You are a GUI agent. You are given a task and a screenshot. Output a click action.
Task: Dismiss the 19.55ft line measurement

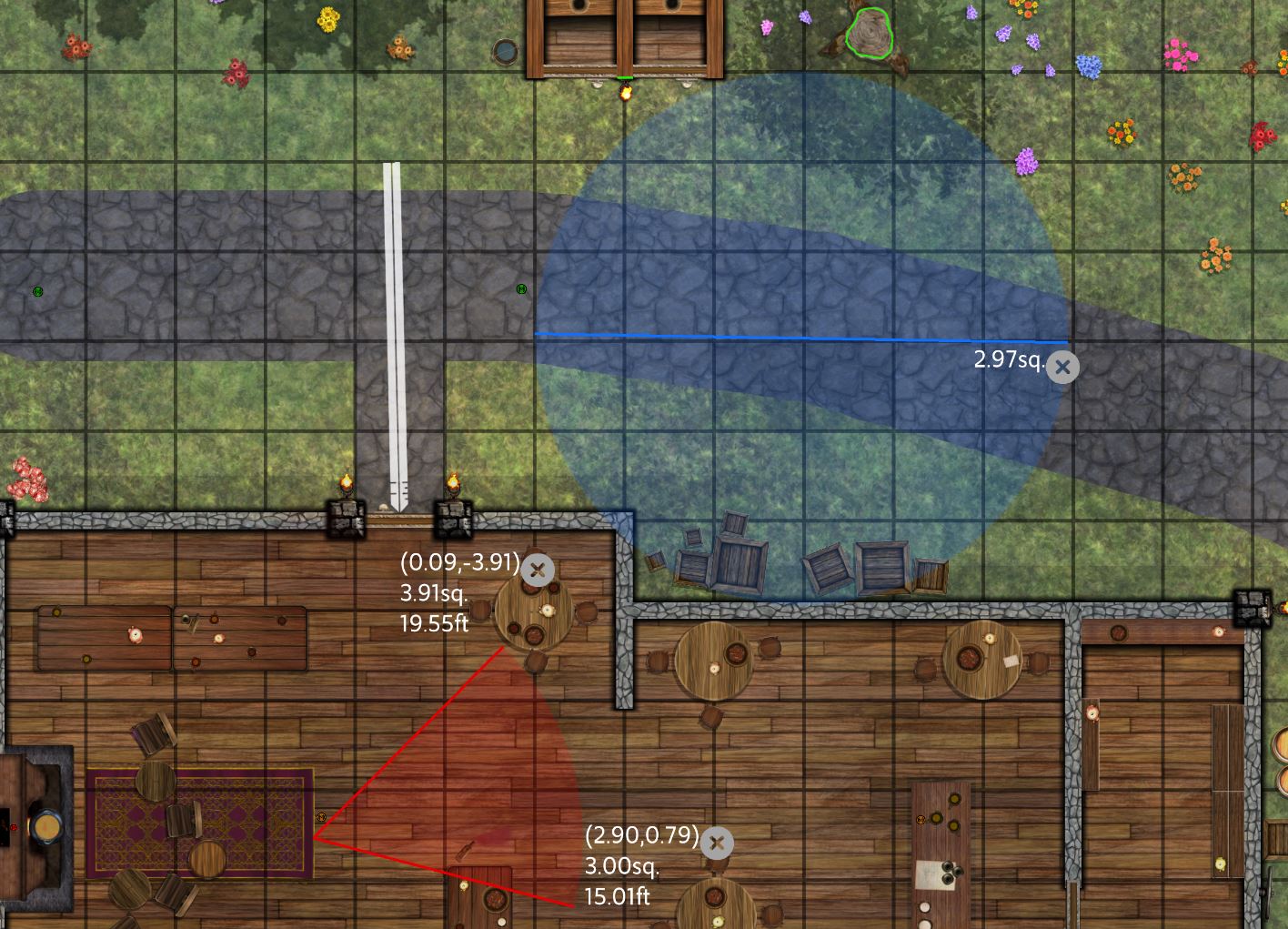tap(538, 571)
